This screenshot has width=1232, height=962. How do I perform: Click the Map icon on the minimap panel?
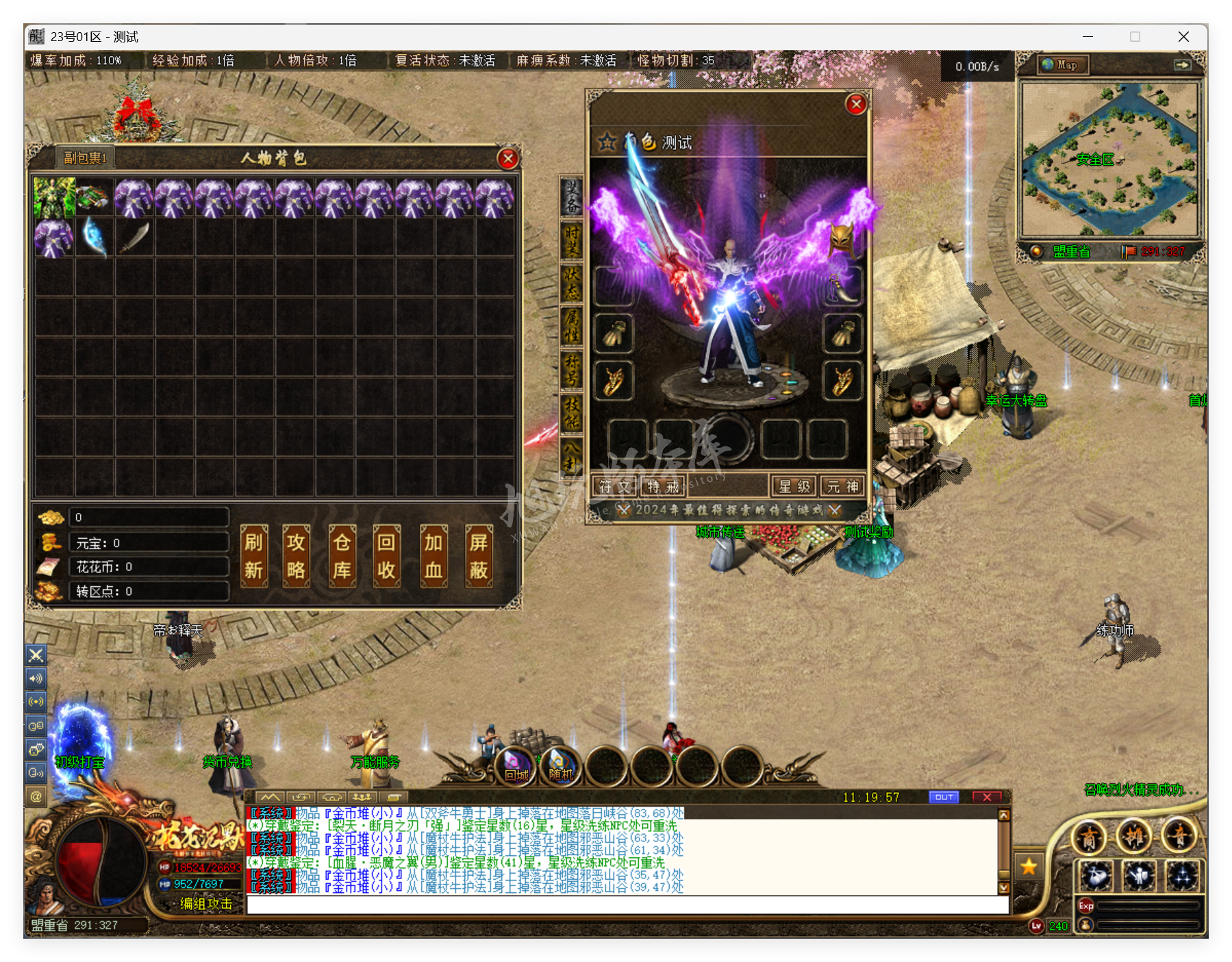point(1062,64)
